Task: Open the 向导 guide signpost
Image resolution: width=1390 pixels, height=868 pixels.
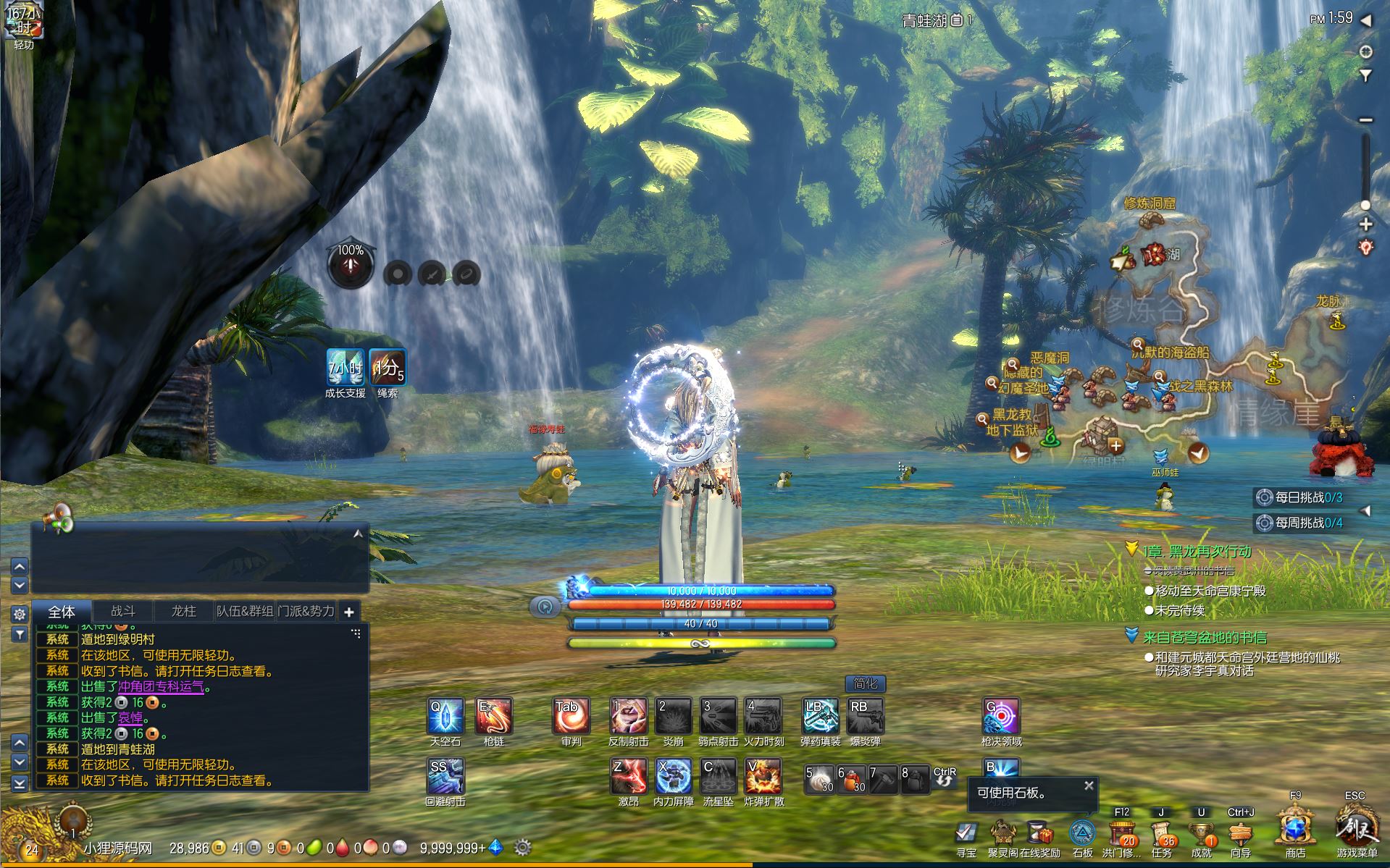Action: (x=1241, y=833)
